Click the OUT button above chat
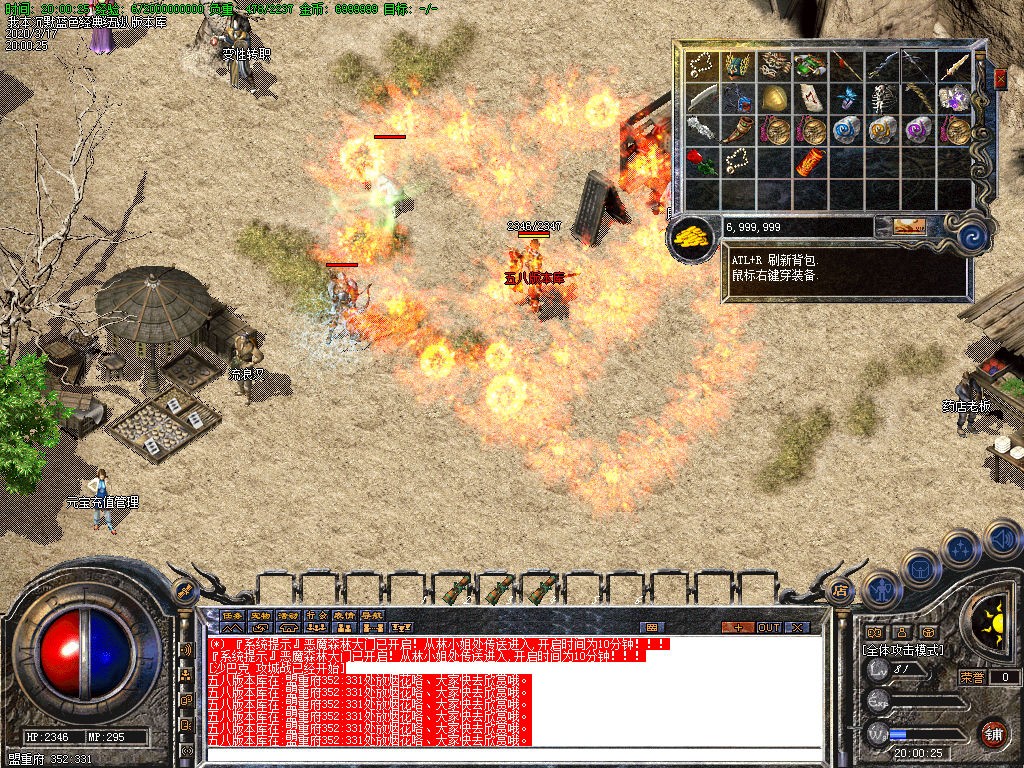Viewport: 1024px width, 768px height. click(x=768, y=628)
